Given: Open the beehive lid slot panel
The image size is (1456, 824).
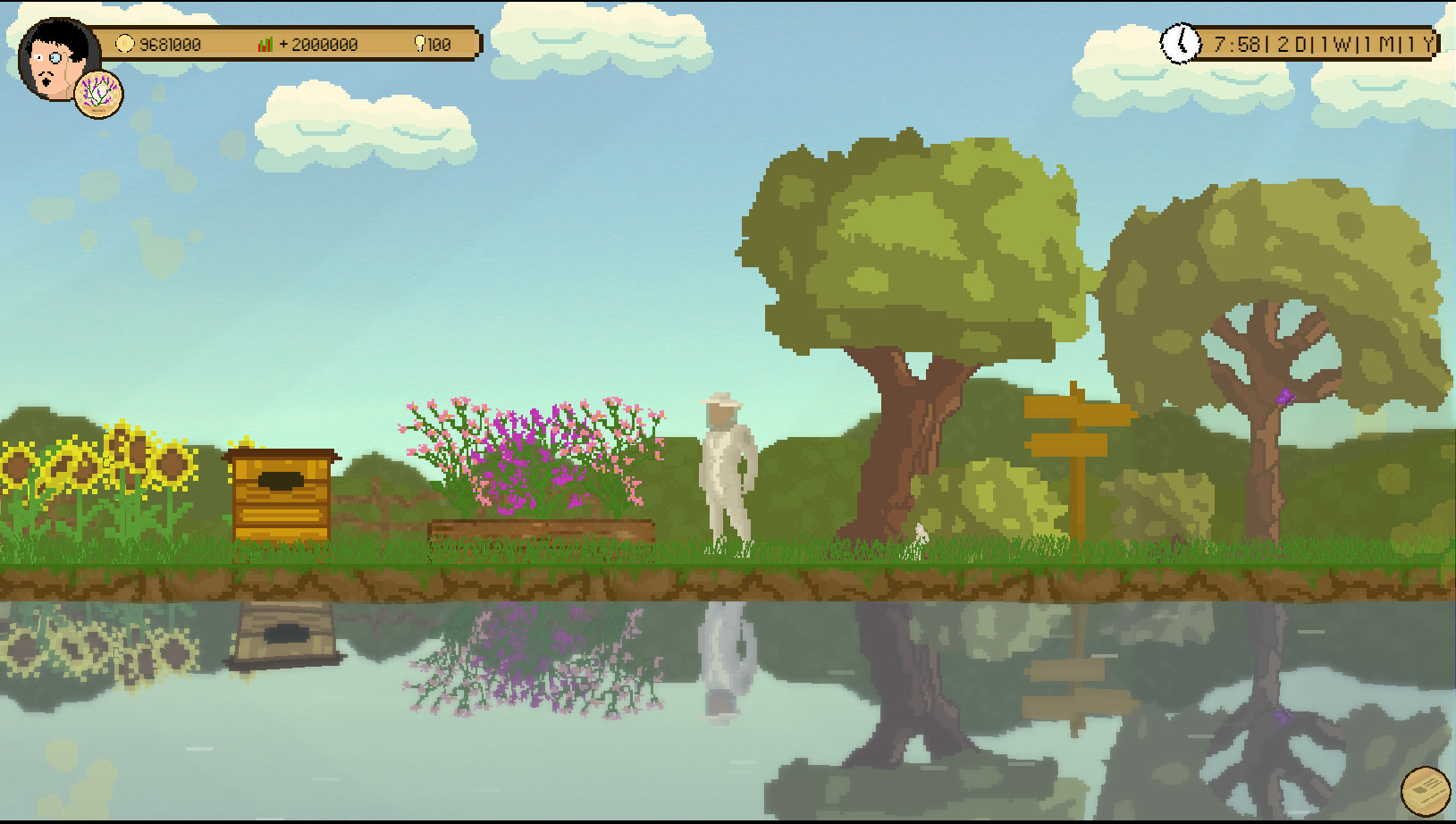Looking at the screenshot, I should pyautogui.click(x=282, y=481).
